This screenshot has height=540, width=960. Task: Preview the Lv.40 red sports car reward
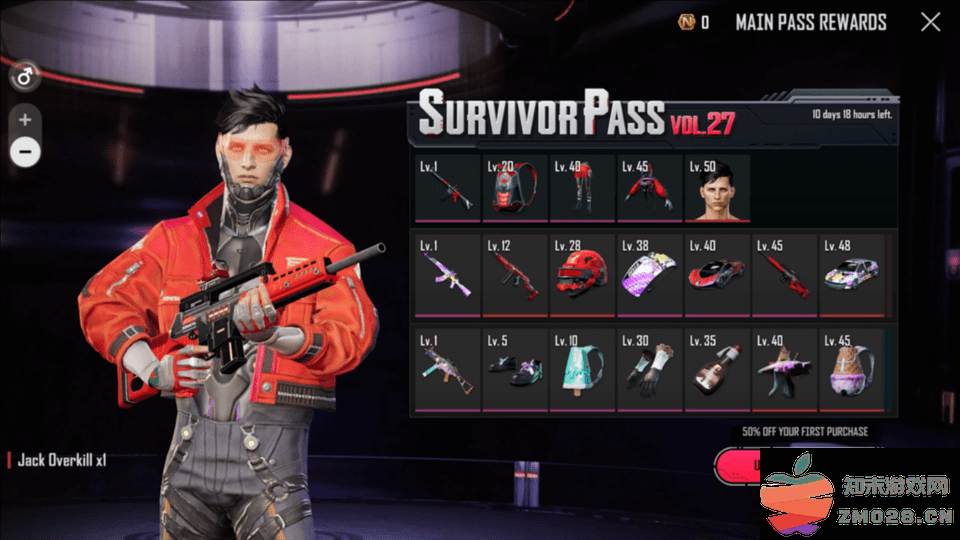tap(716, 274)
